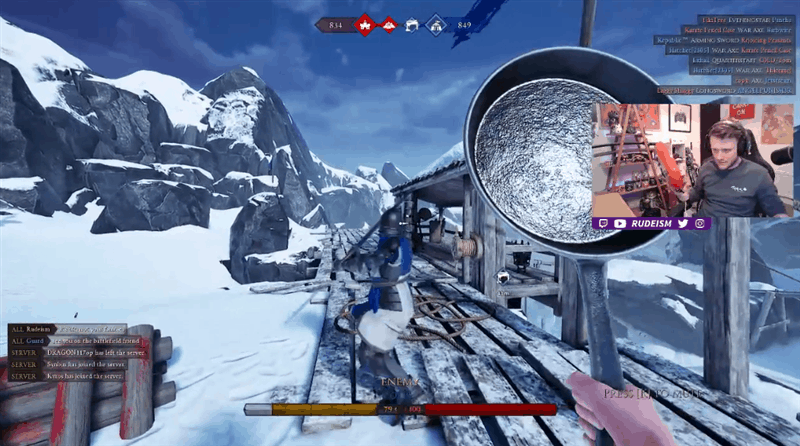Open the Instagram icon on streamer banner
Screen dimensions: 800x446
point(698,223)
